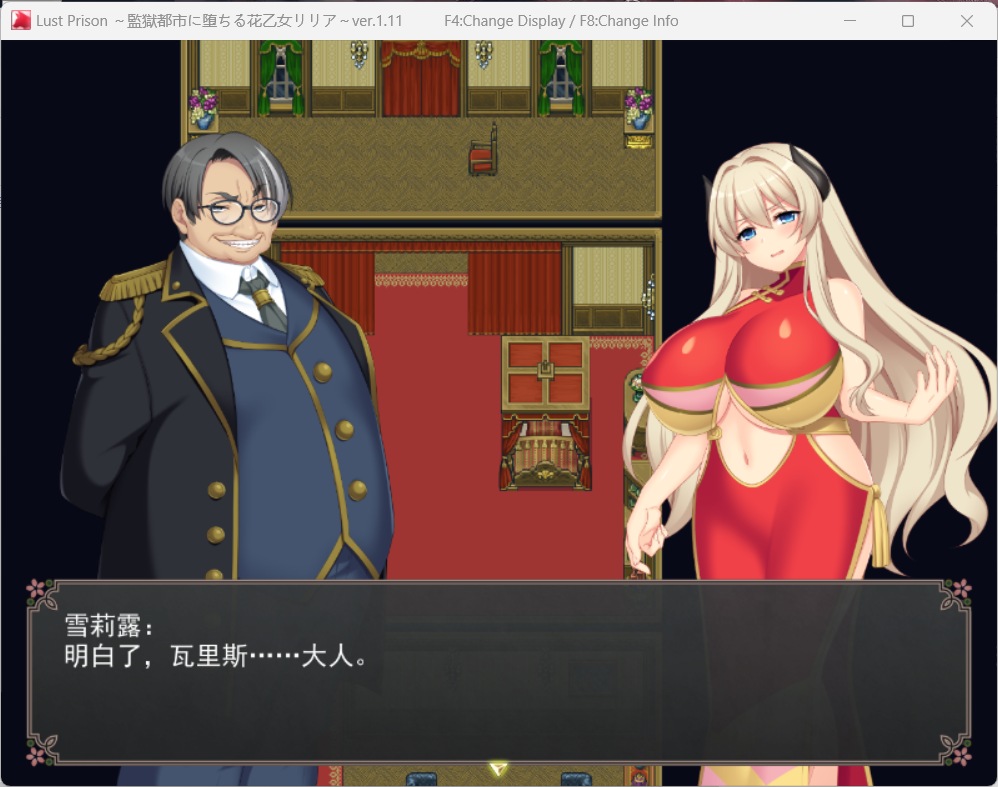Close the game window
Image resolution: width=998 pixels, height=787 pixels.
pos(966,21)
